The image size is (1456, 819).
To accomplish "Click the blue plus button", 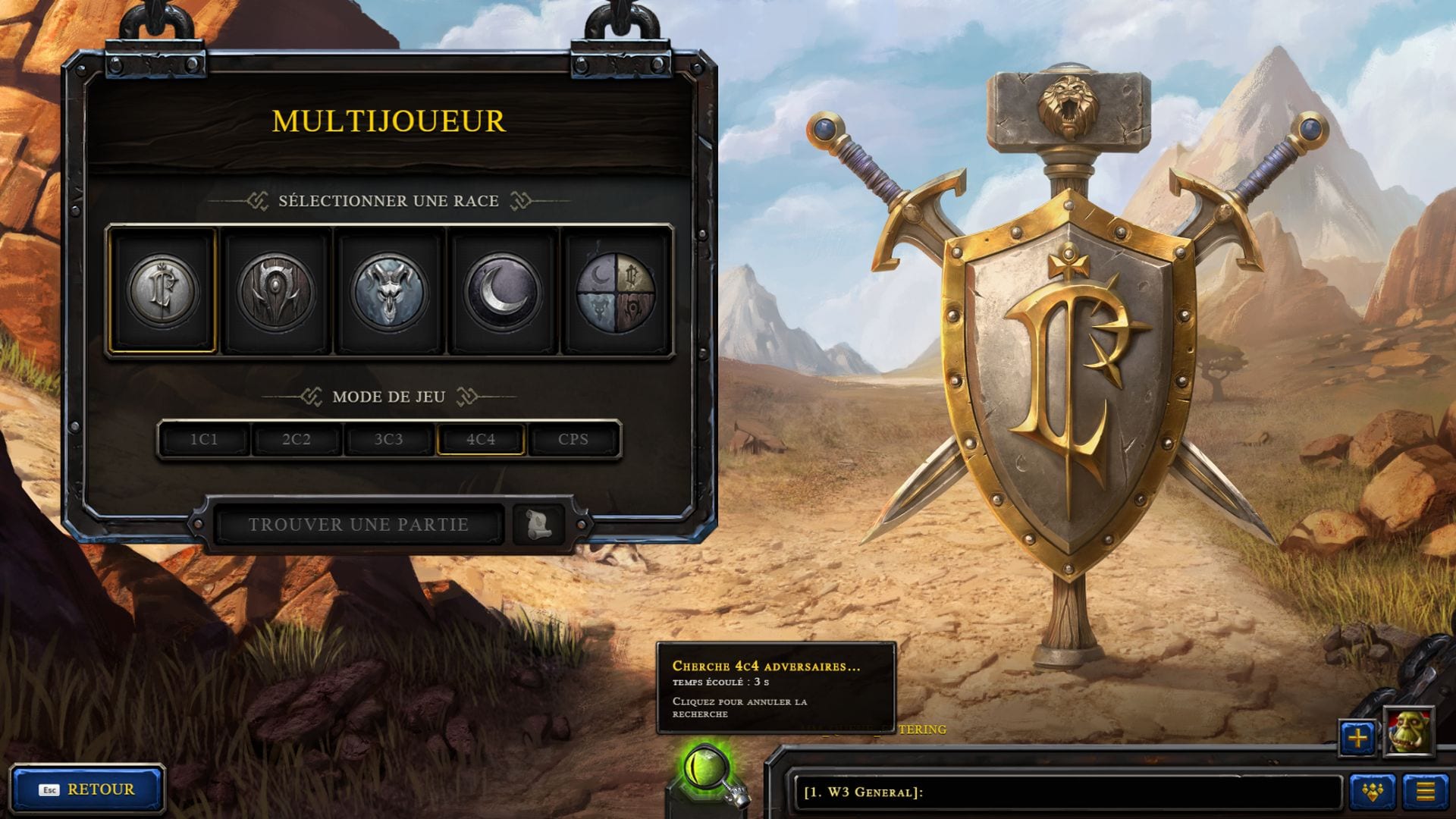I will tap(1357, 737).
